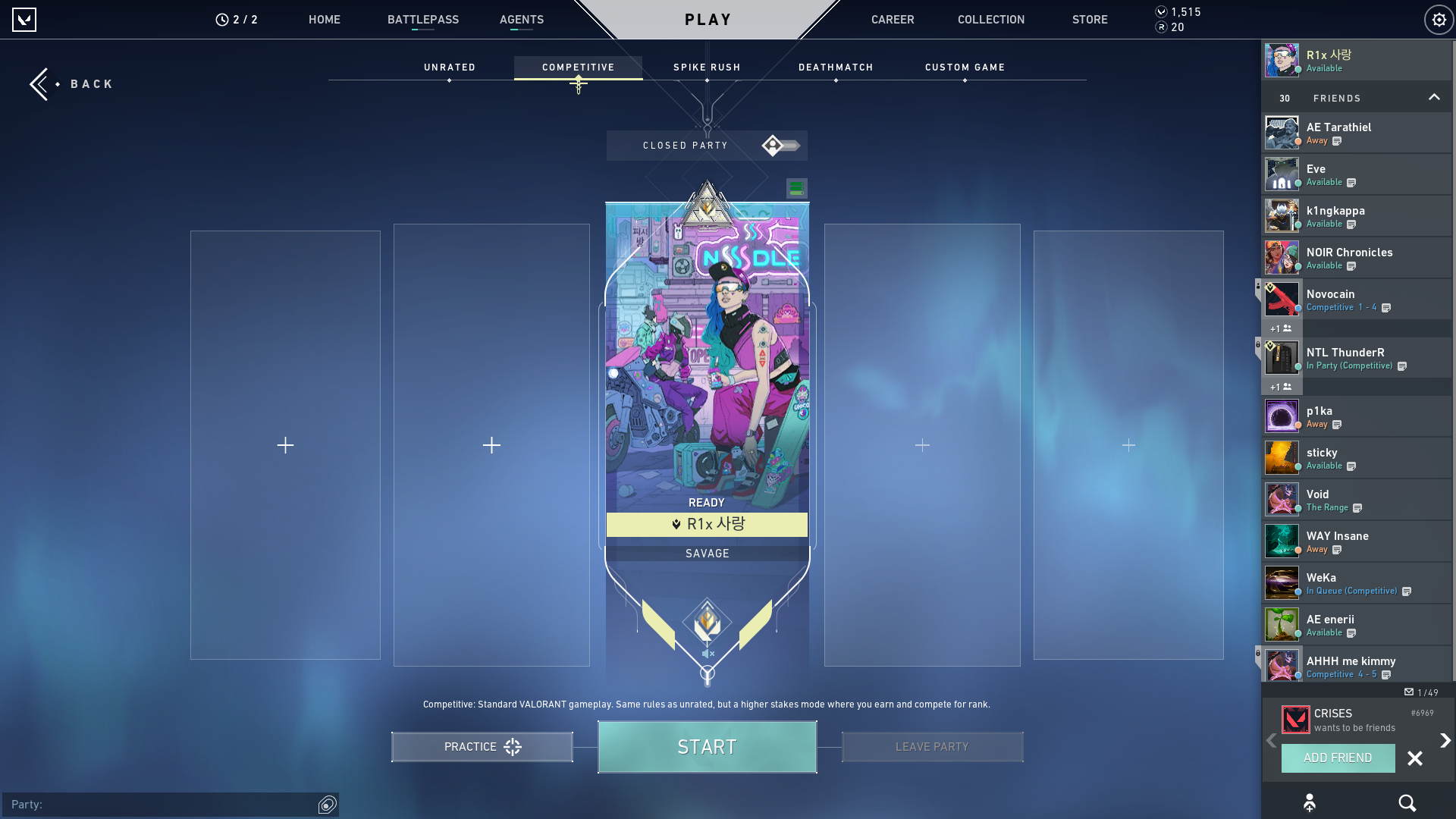Image resolution: width=1456 pixels, height=819 pixels.
Task: Click the Valorant logo in the top-left corner
Action: point(25,20)
